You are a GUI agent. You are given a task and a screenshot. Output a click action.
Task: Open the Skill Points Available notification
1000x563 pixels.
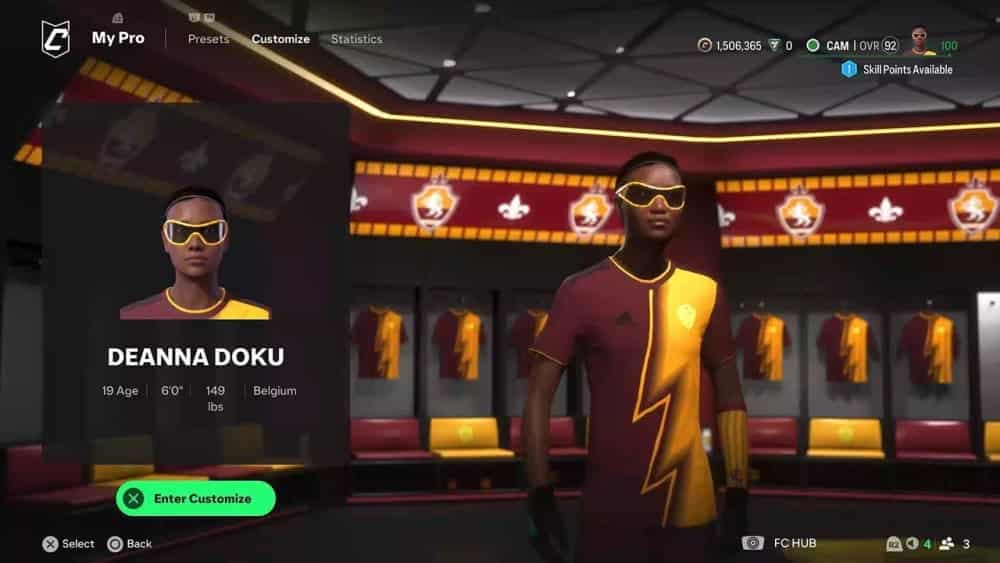tap(900, 69)
